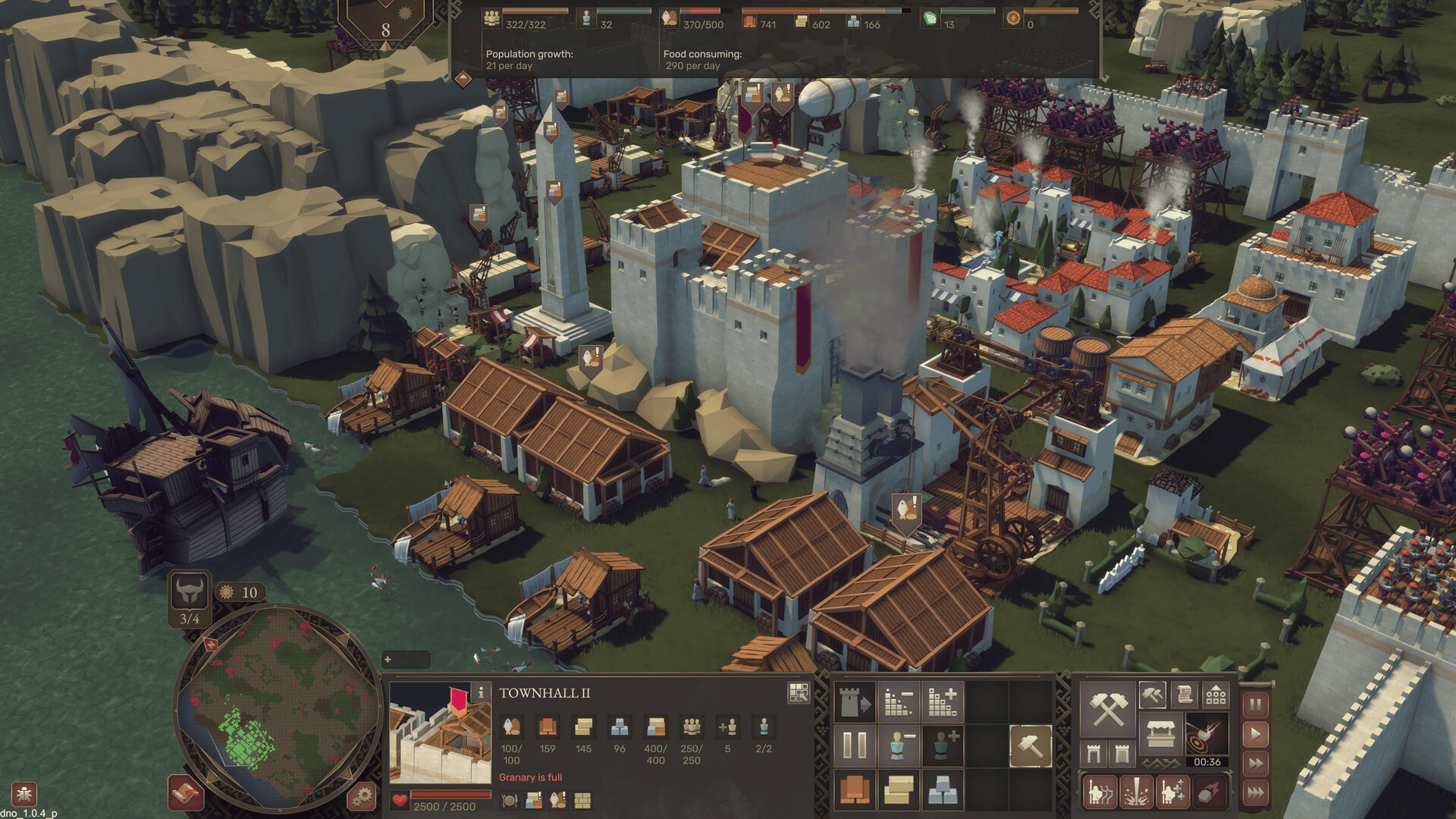Pause the game speed
The width and height of the screenshot is (1456, 819).
pyautogui.click(x=1256, y=704)
